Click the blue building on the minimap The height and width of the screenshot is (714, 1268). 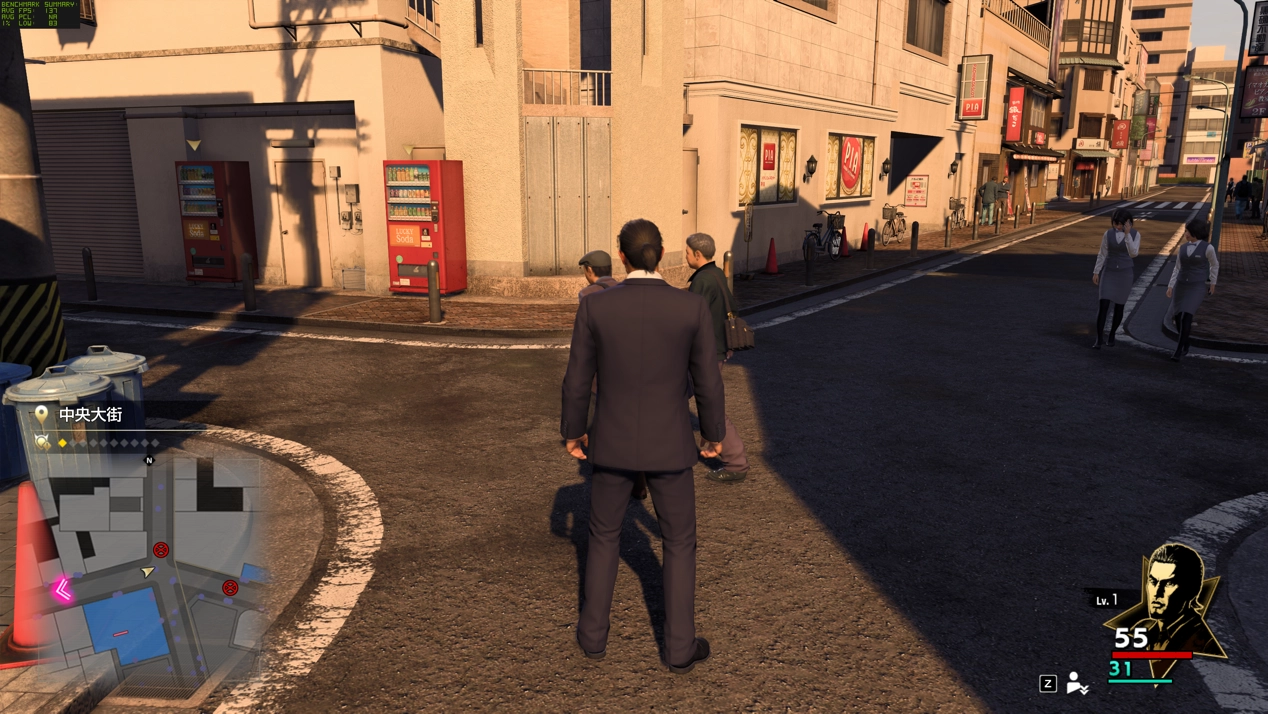click(x=125, y=626)
